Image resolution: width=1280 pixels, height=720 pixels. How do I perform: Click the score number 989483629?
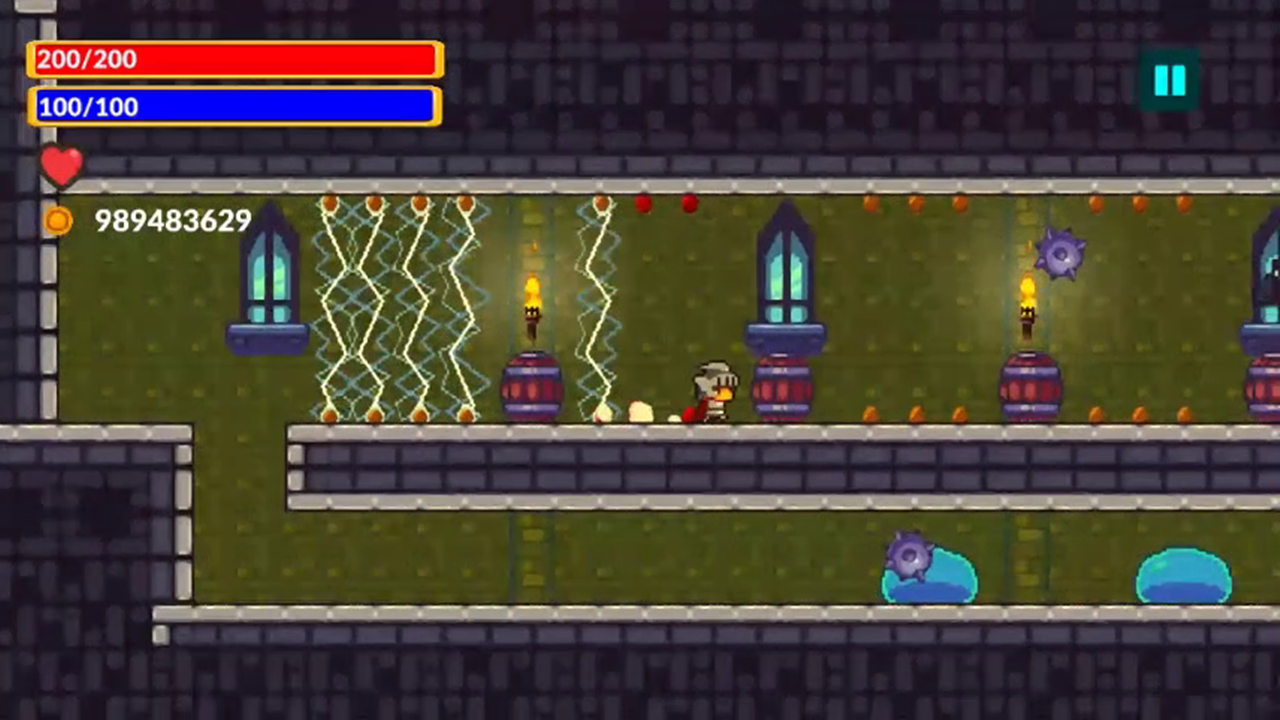pyautogui.click(x=172, y=221)
